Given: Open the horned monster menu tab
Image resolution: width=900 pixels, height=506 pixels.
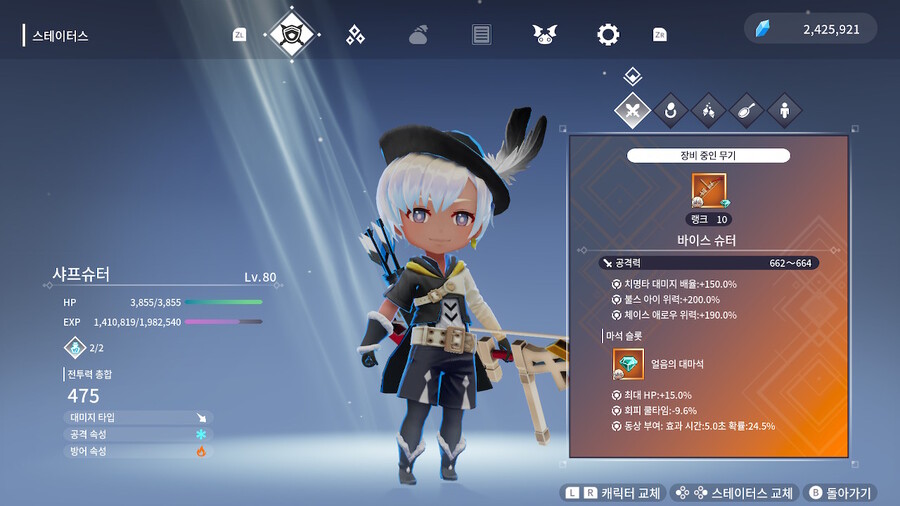Looking at the screenshot, I should pyautogui.click(x=544, y=35).
